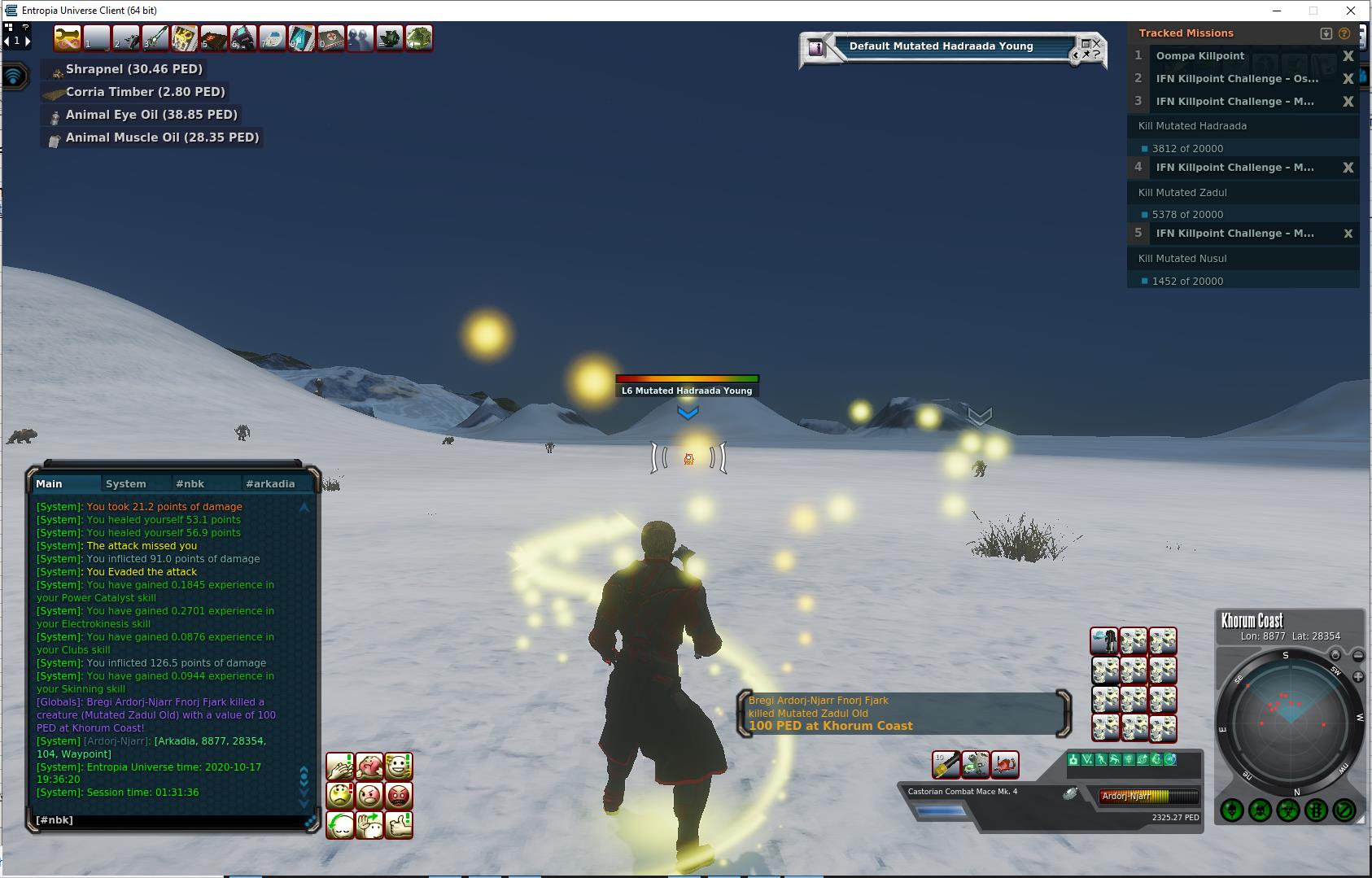Select the red creature action icon
This screenshot has height=878, width=1372.
tap(1005, 764)
